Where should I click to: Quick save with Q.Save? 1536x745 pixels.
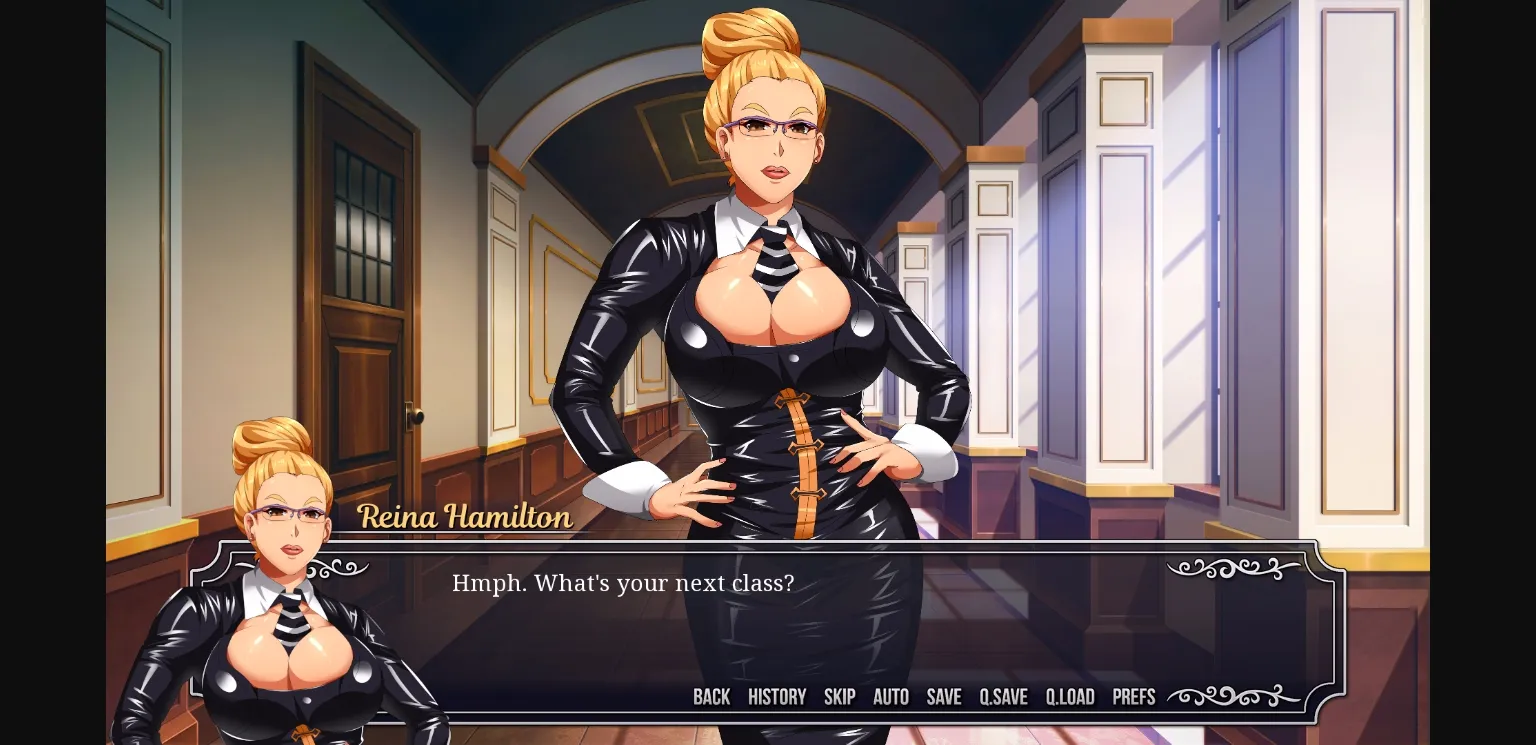[x=1003, y=697]
